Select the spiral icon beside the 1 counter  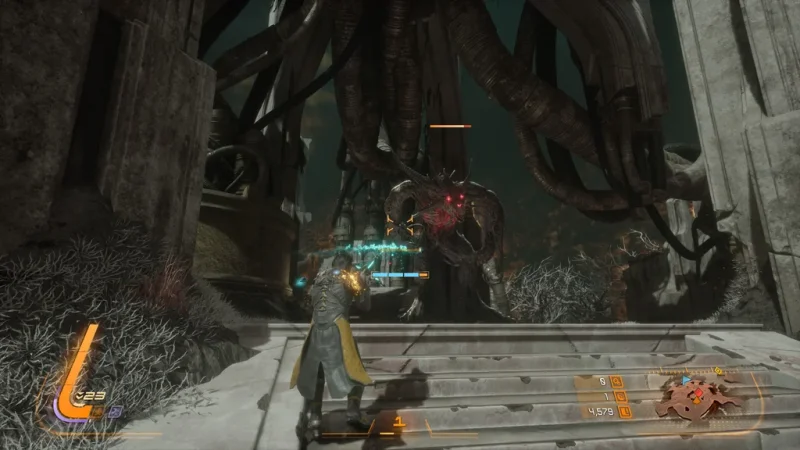tap(618, 395)
